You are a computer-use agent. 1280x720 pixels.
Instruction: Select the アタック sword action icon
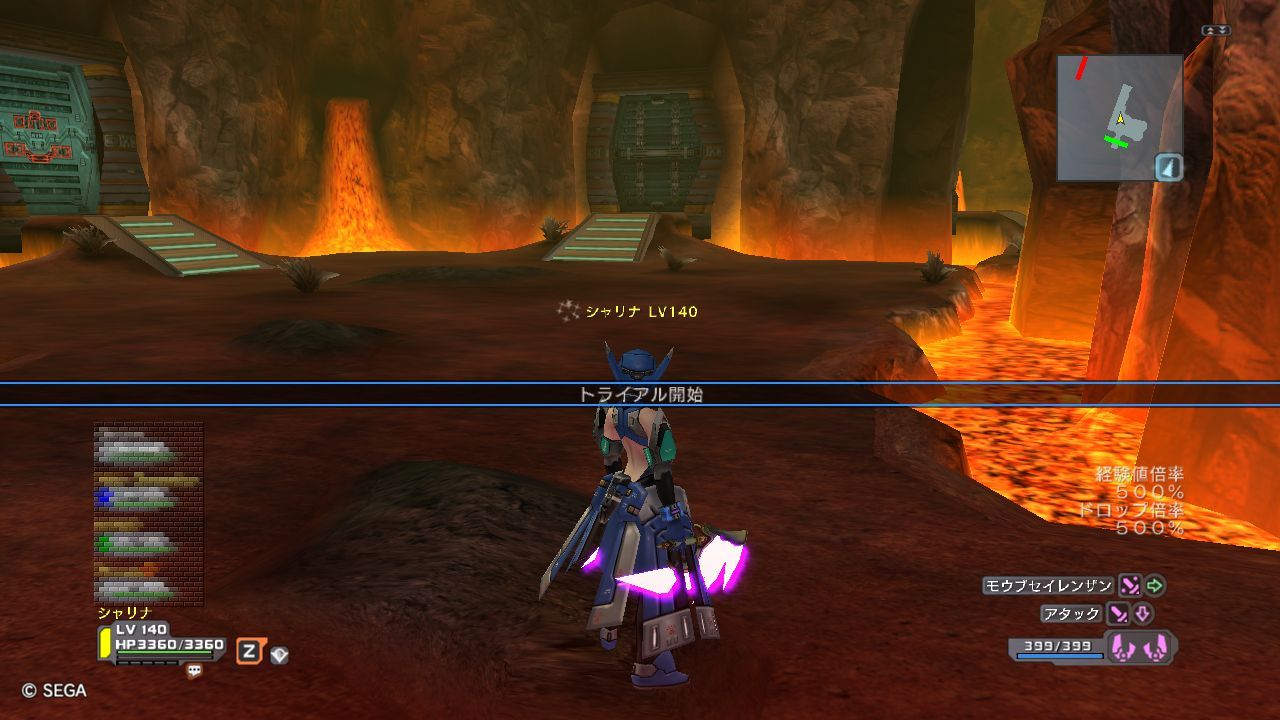(1118, 614)
